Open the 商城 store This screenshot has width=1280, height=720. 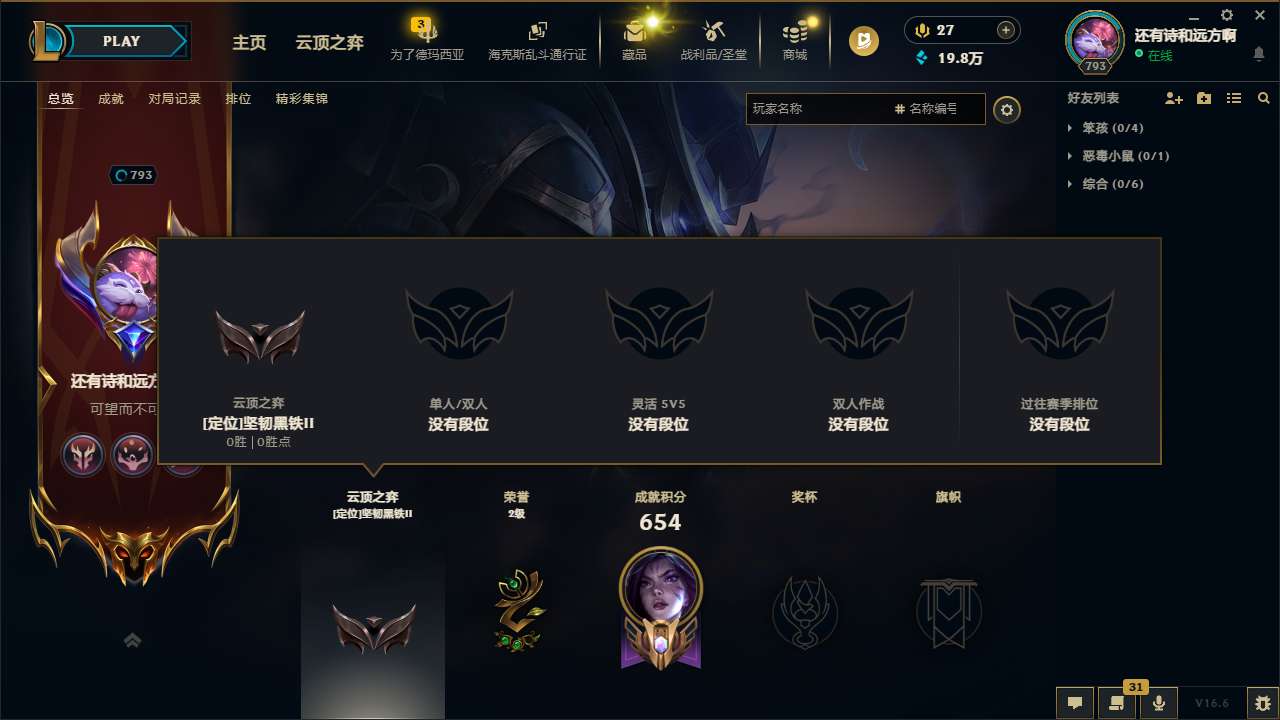click(x=795, y=41)
